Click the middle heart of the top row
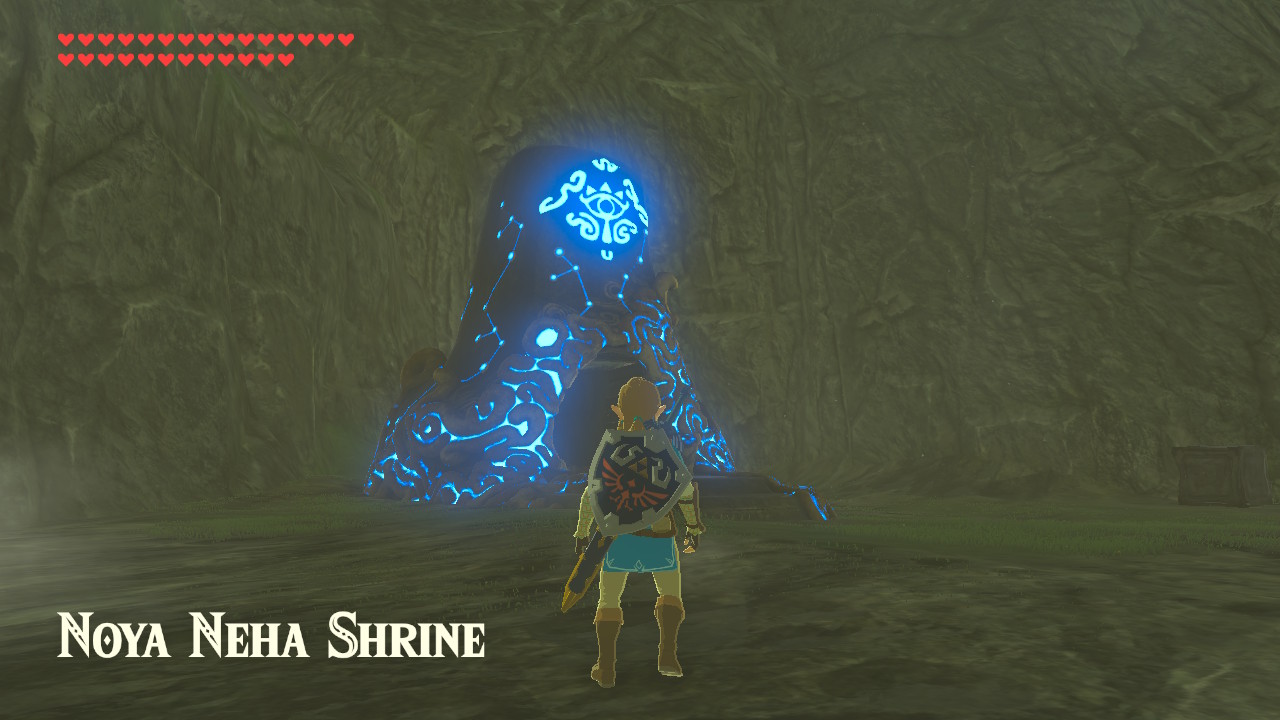The image size is (1280, 720). pos(205,39)
